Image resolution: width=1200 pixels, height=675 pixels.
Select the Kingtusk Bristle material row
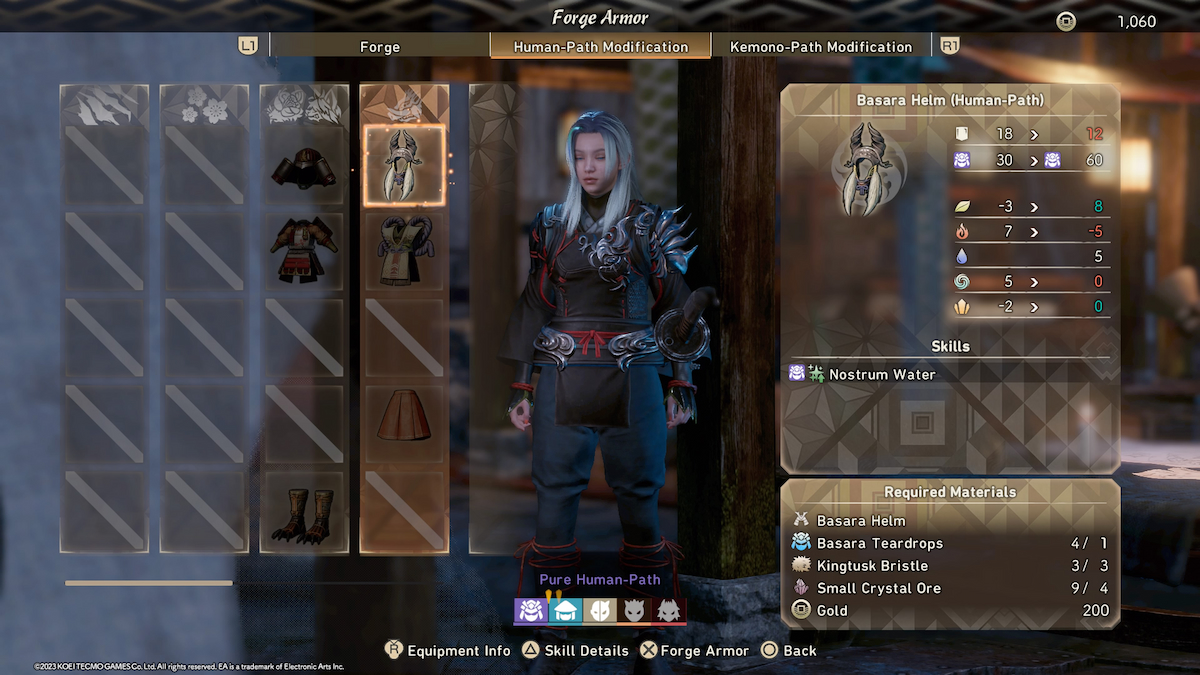(950, 566)
